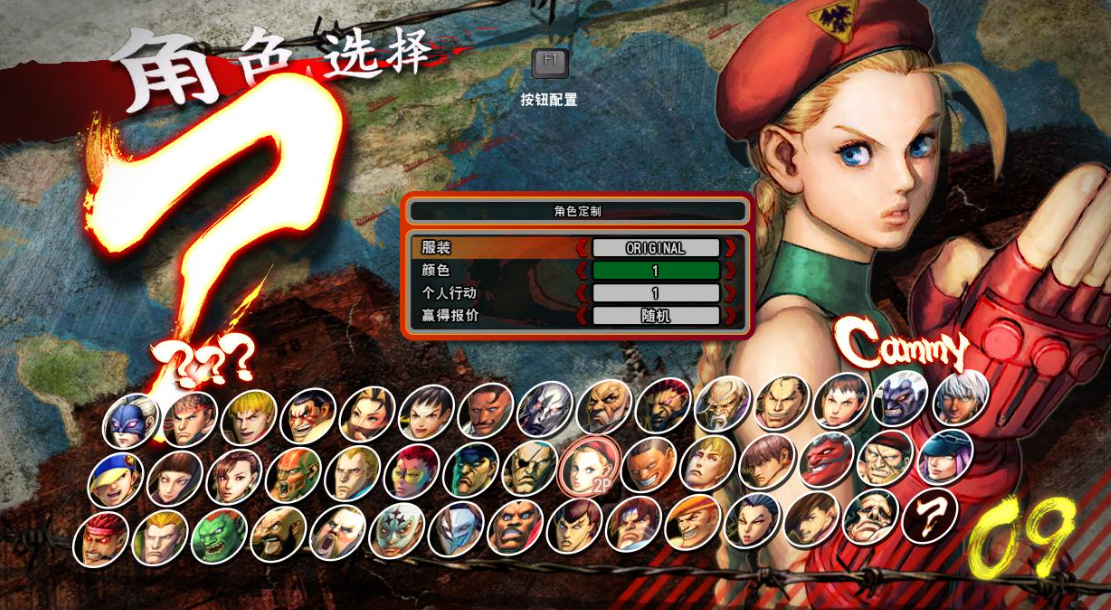Select masked wrestler El Fuerte
This screenshot has width=1111, height=610.
(x=397, y=531)
